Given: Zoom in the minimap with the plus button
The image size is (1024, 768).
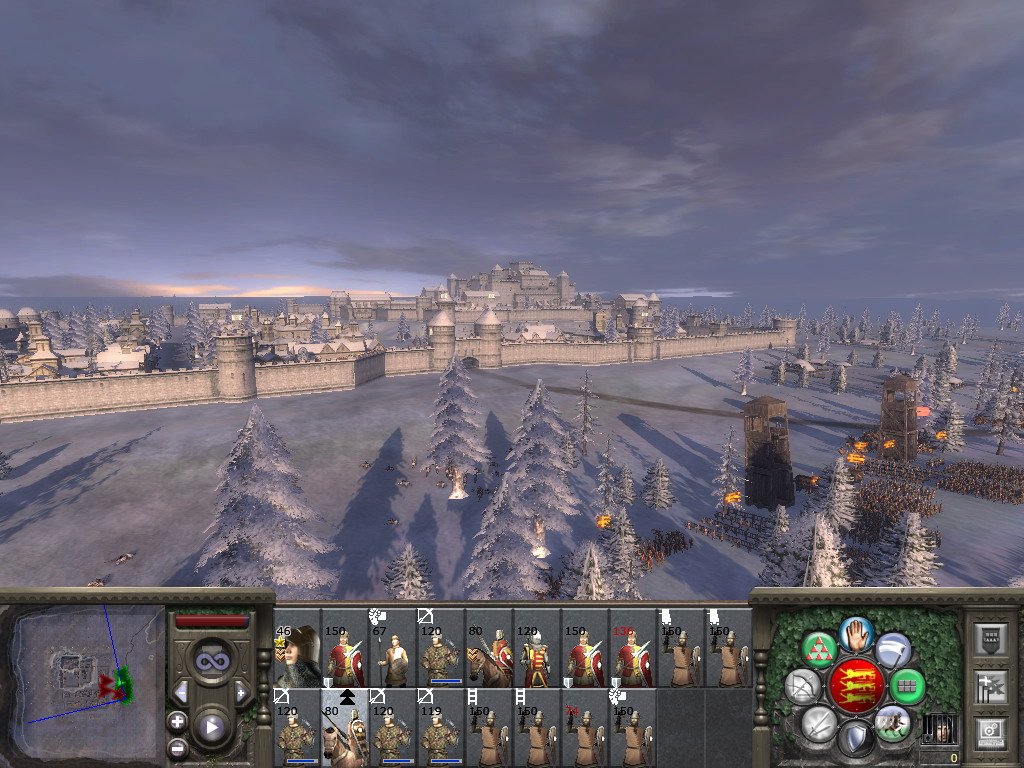Looking at the screenshot, I should 178,721.
